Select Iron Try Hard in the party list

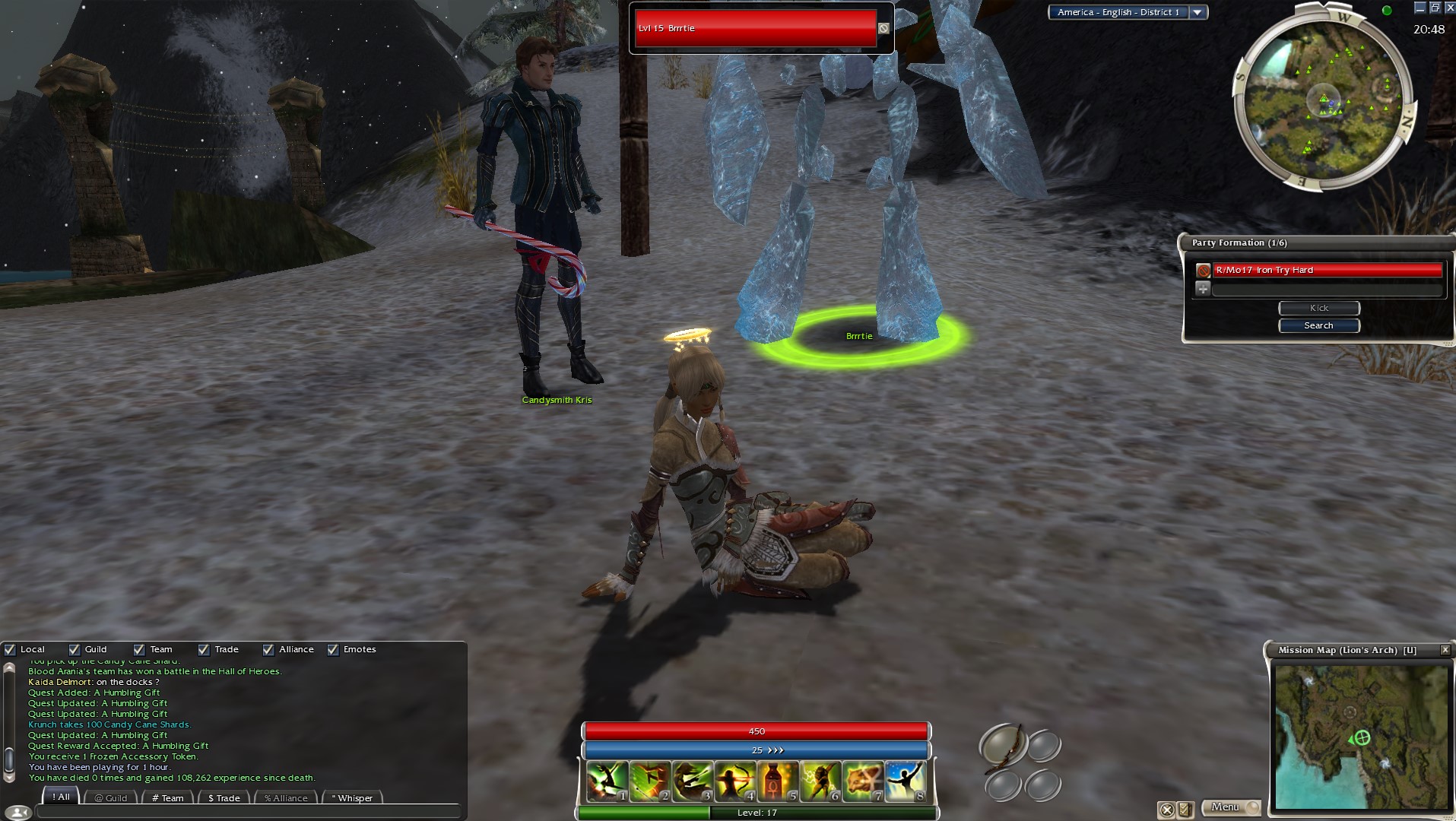[x=1326, y=270]
